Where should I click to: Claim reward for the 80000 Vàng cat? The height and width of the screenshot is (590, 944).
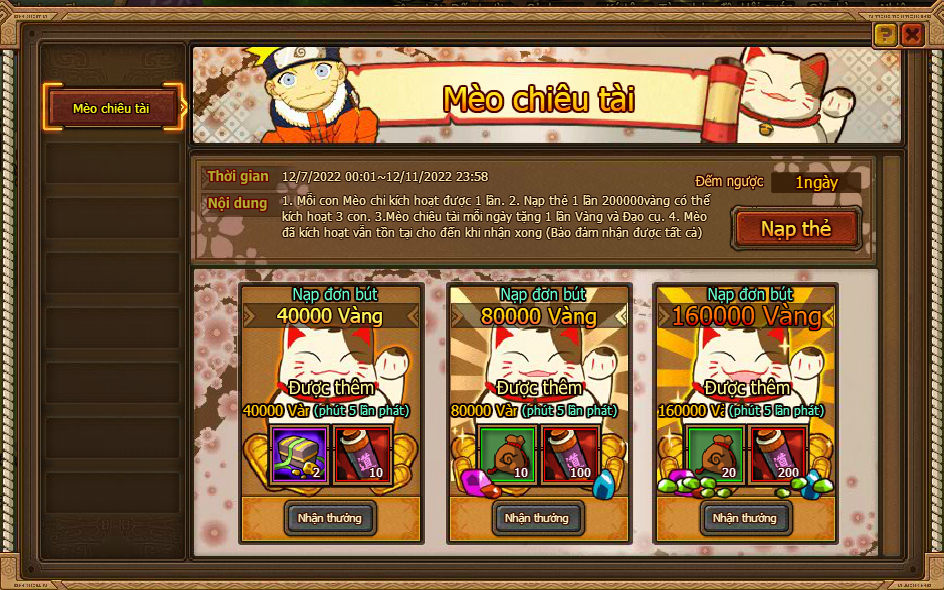[x=537, y=518]
